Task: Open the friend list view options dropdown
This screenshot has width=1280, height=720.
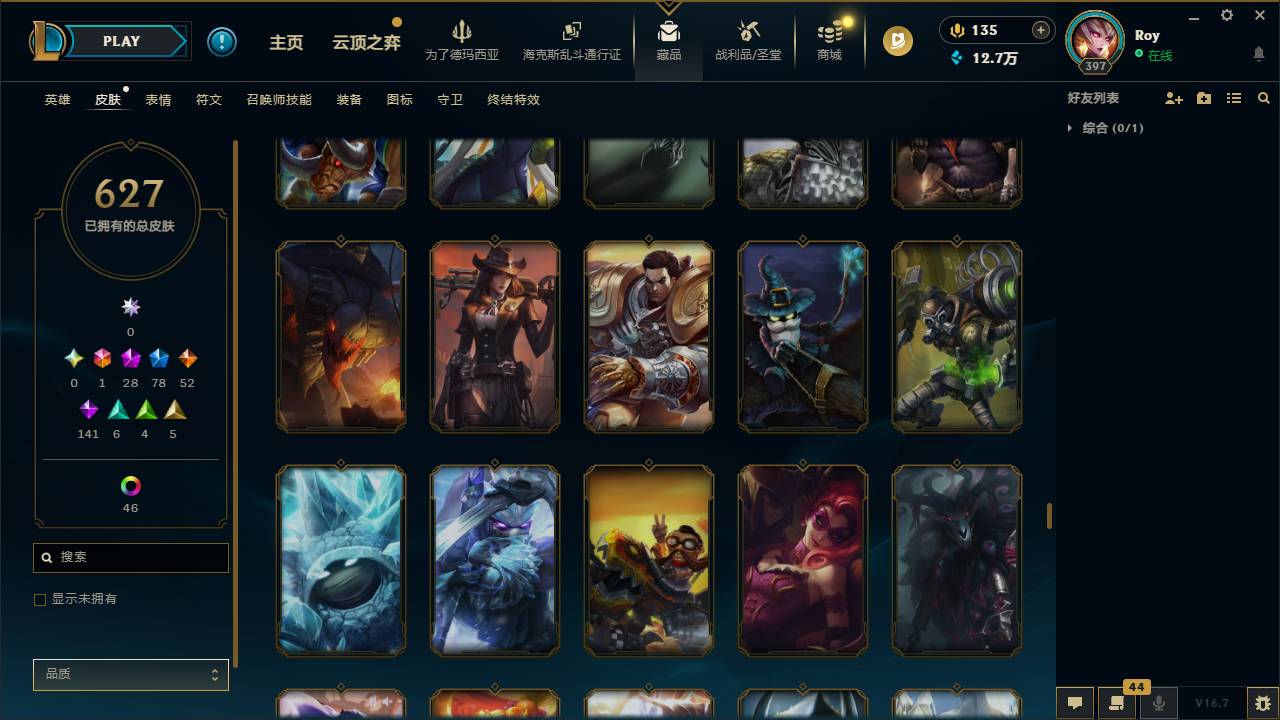Action: (1233, 97)
